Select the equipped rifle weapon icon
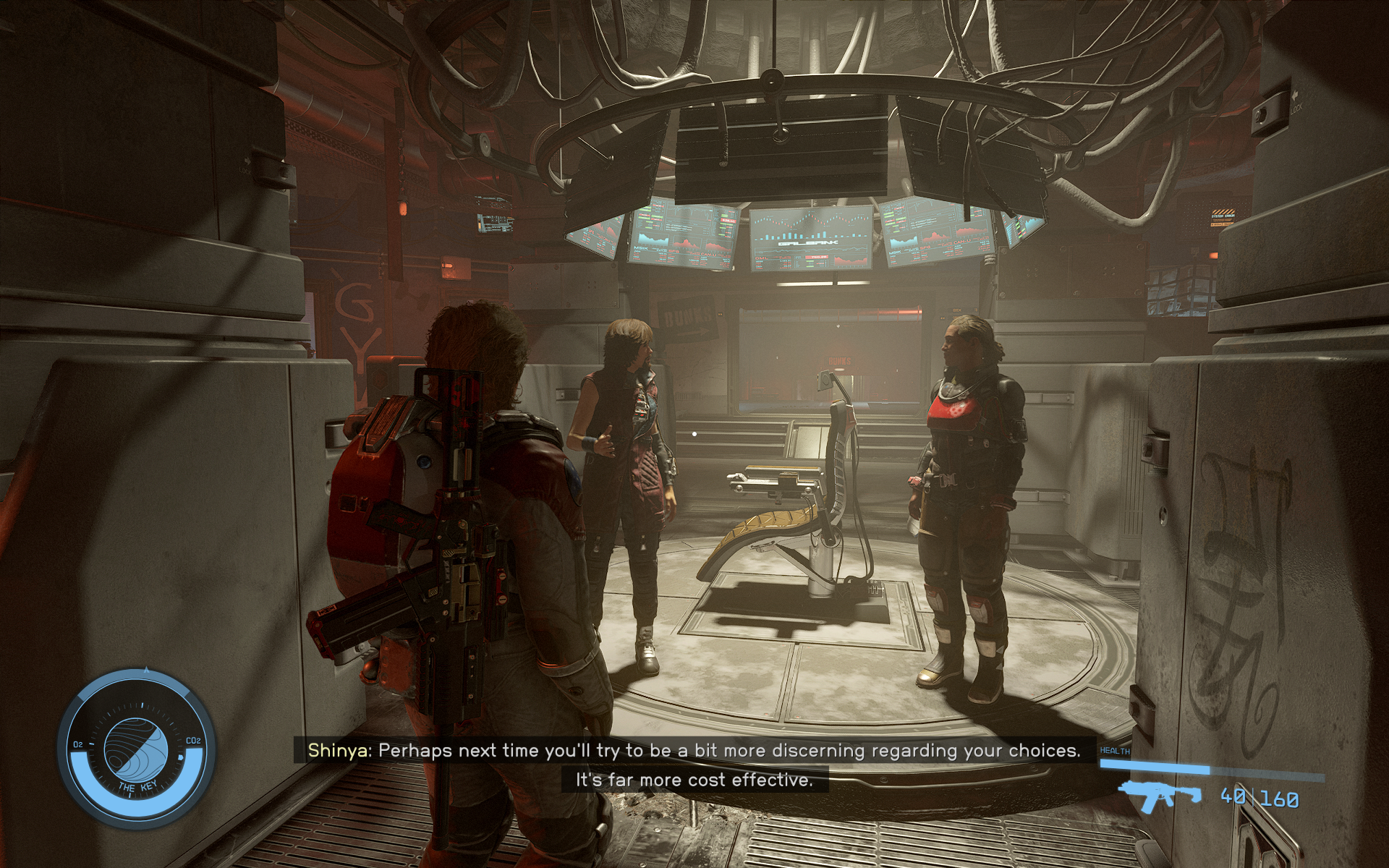The height and width of the screenshot is (868, 1389). pyautogui.click(x=1159, y=797)
